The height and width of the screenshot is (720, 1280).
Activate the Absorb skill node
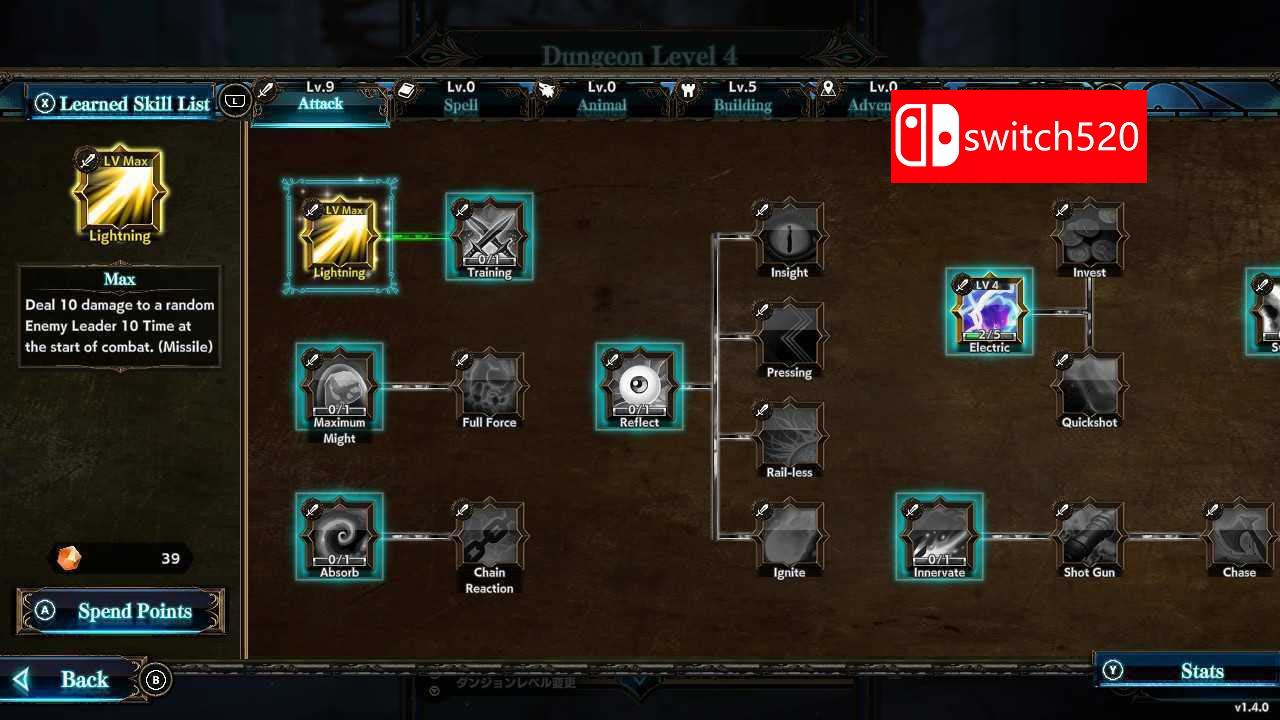click(338, 537)
